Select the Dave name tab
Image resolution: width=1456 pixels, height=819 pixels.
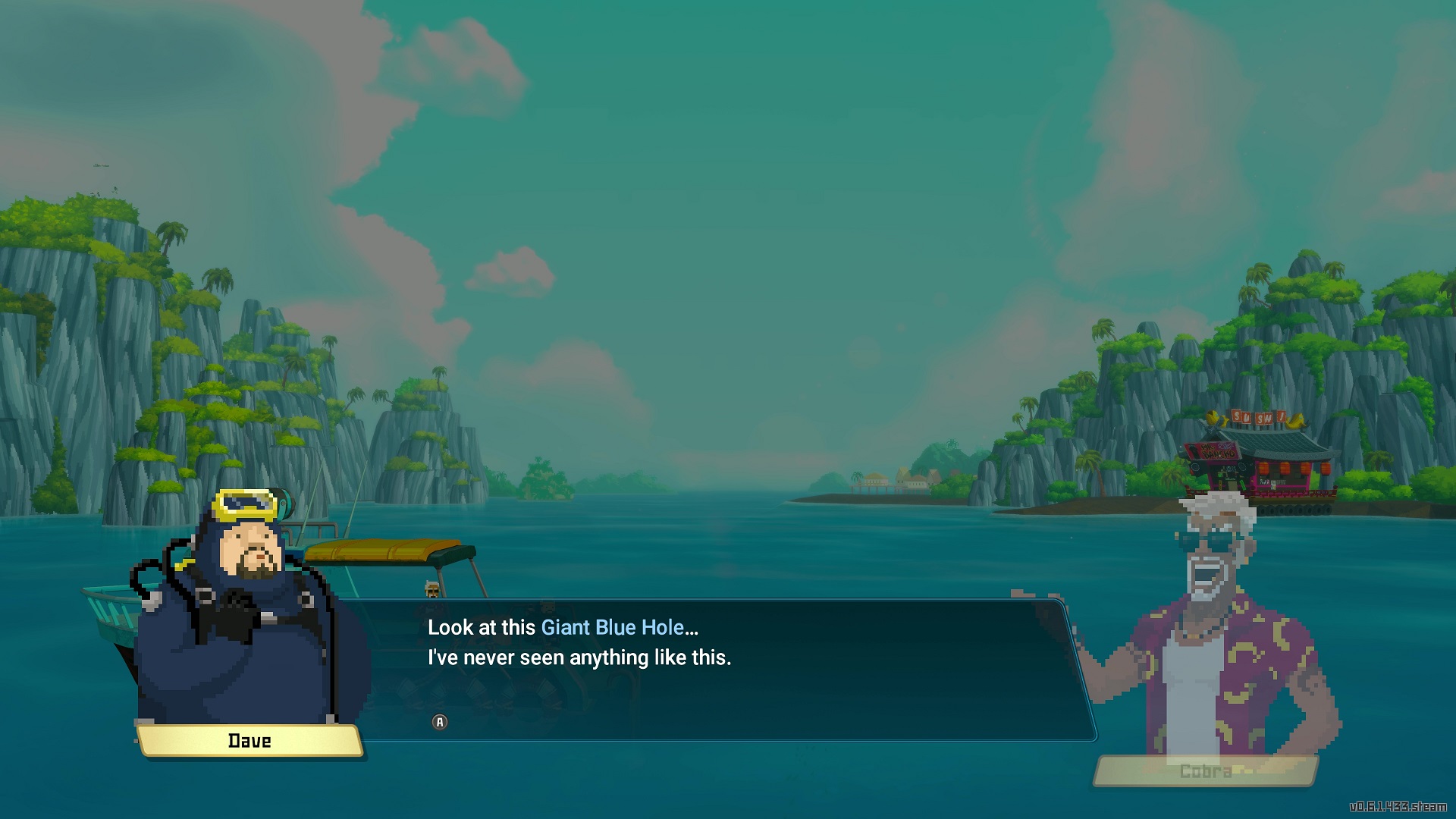(250, 741)
